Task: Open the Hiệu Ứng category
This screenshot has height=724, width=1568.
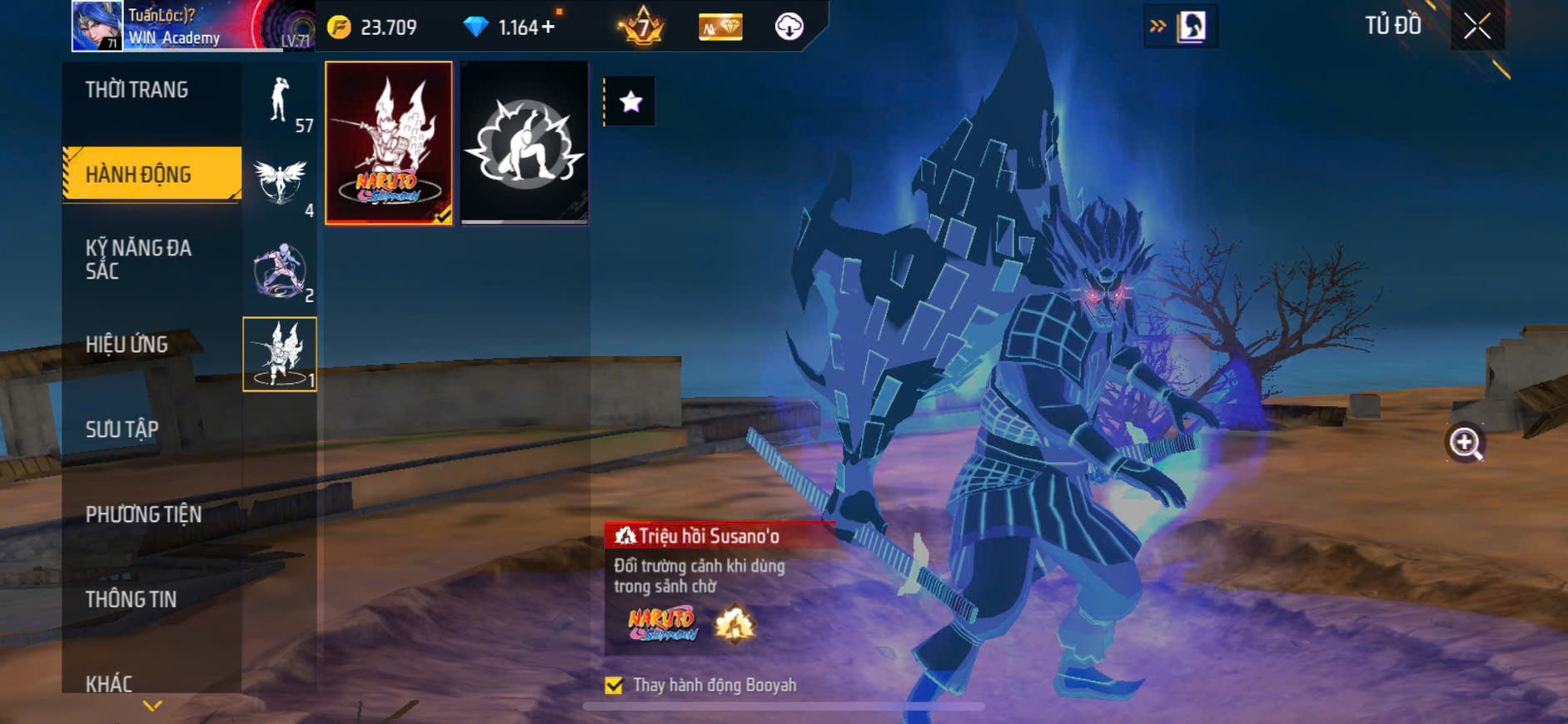Action: [x=127, y=345]
